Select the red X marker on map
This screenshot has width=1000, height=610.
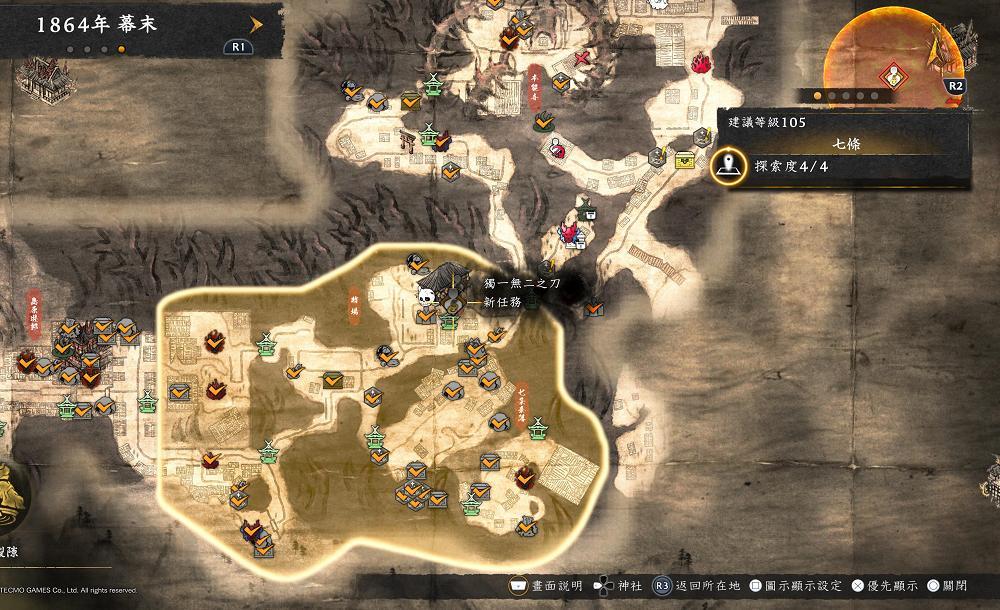coord(581,57)
